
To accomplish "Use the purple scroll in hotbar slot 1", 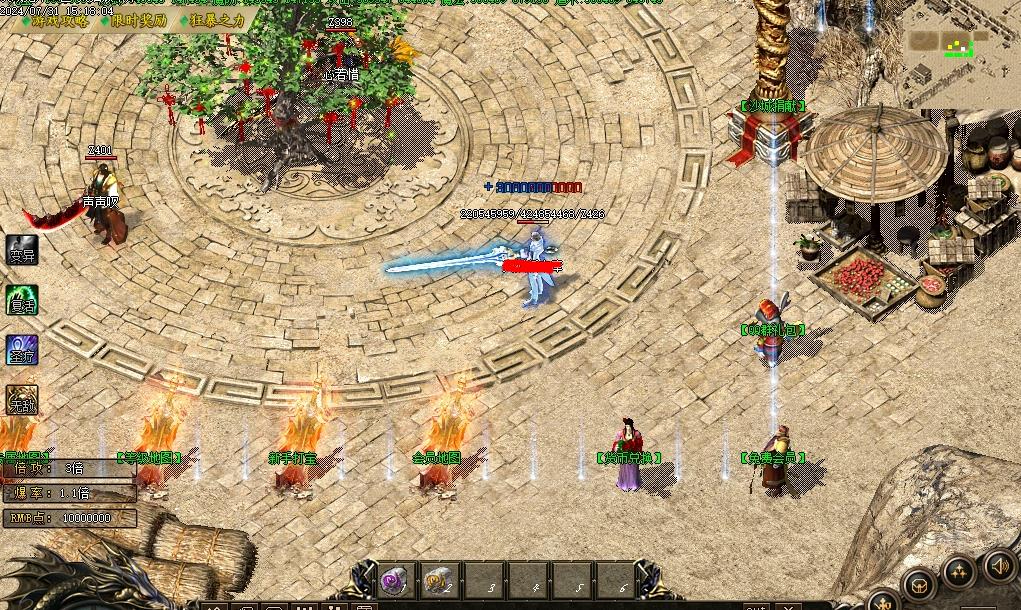I will (393, 579).
